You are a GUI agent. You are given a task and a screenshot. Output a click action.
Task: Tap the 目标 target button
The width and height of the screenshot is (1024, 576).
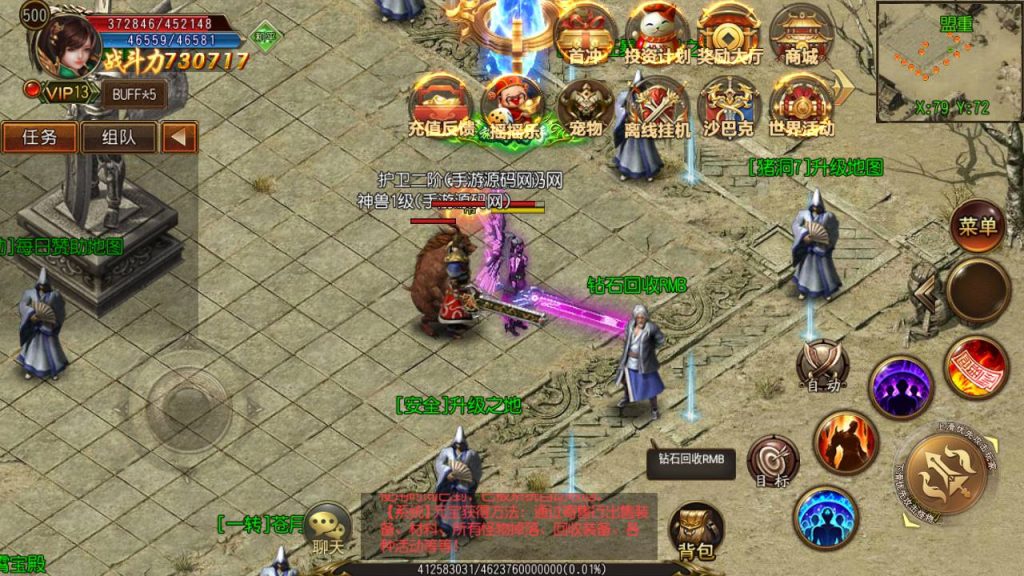pos(773,460)
